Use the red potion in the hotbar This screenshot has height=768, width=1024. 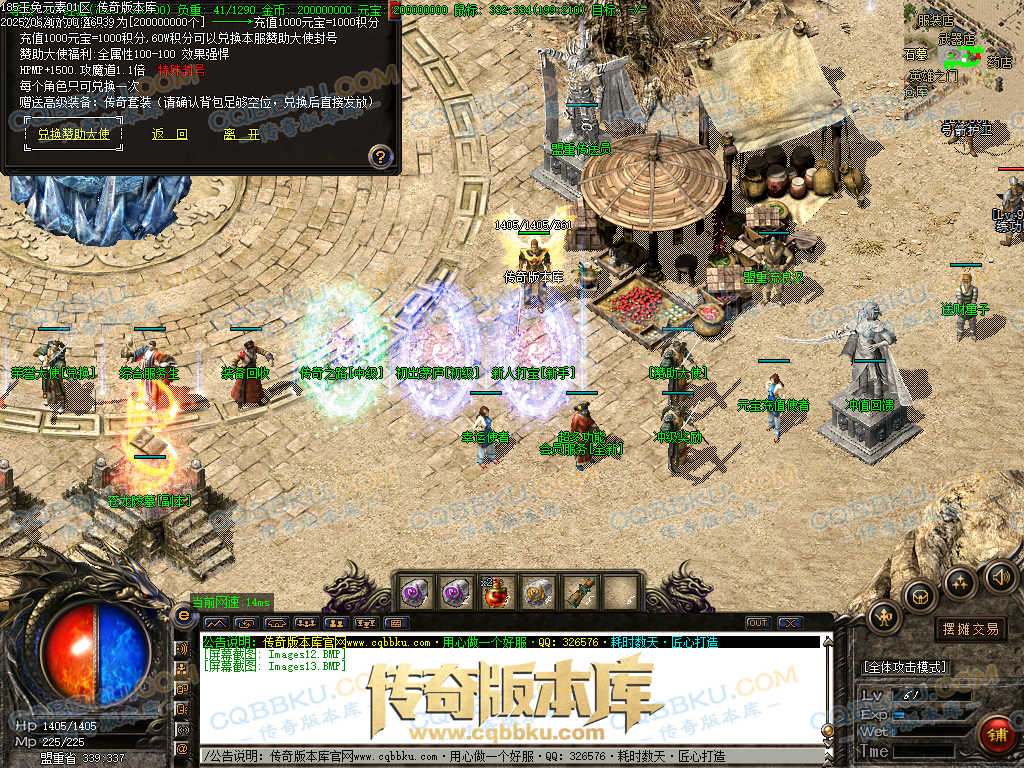[x=498, y=592]
